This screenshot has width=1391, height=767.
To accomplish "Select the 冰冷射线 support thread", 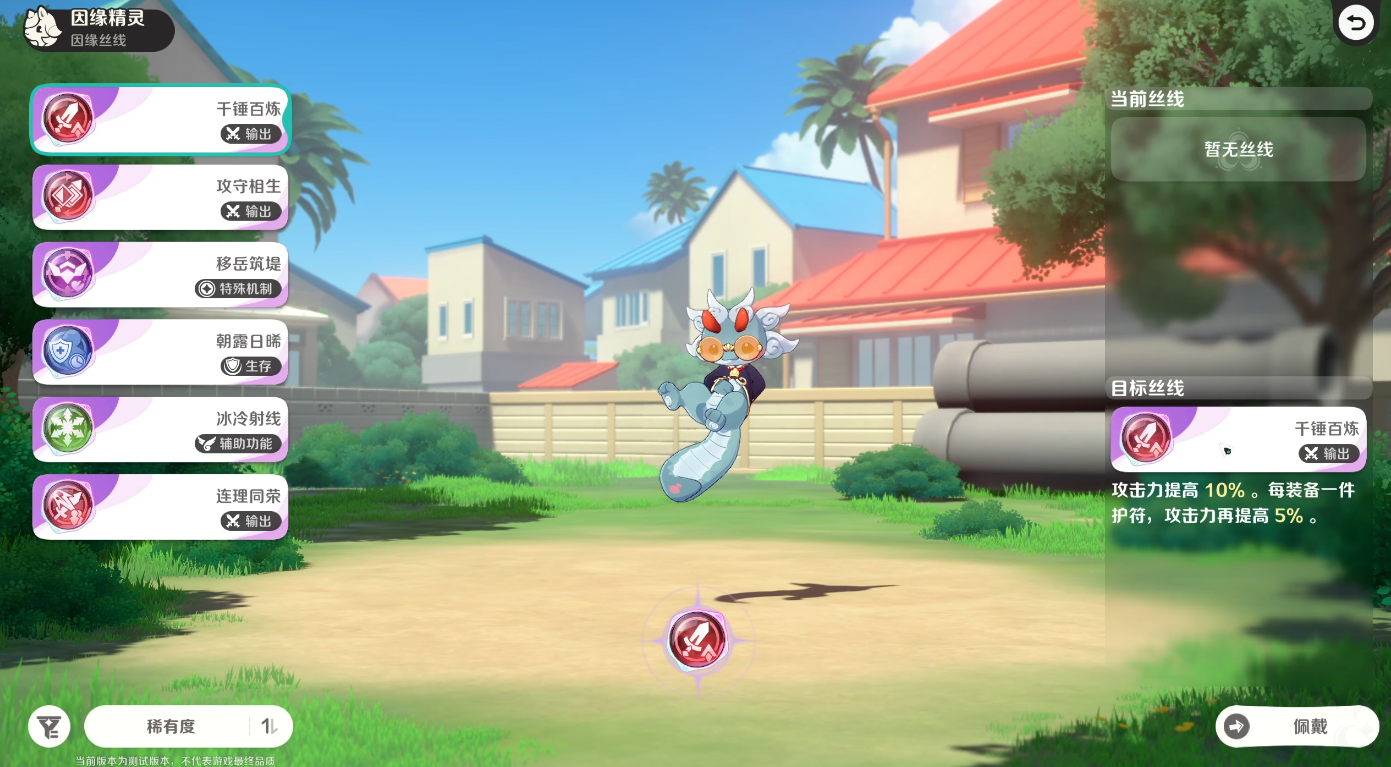I will tap(160, 429).
